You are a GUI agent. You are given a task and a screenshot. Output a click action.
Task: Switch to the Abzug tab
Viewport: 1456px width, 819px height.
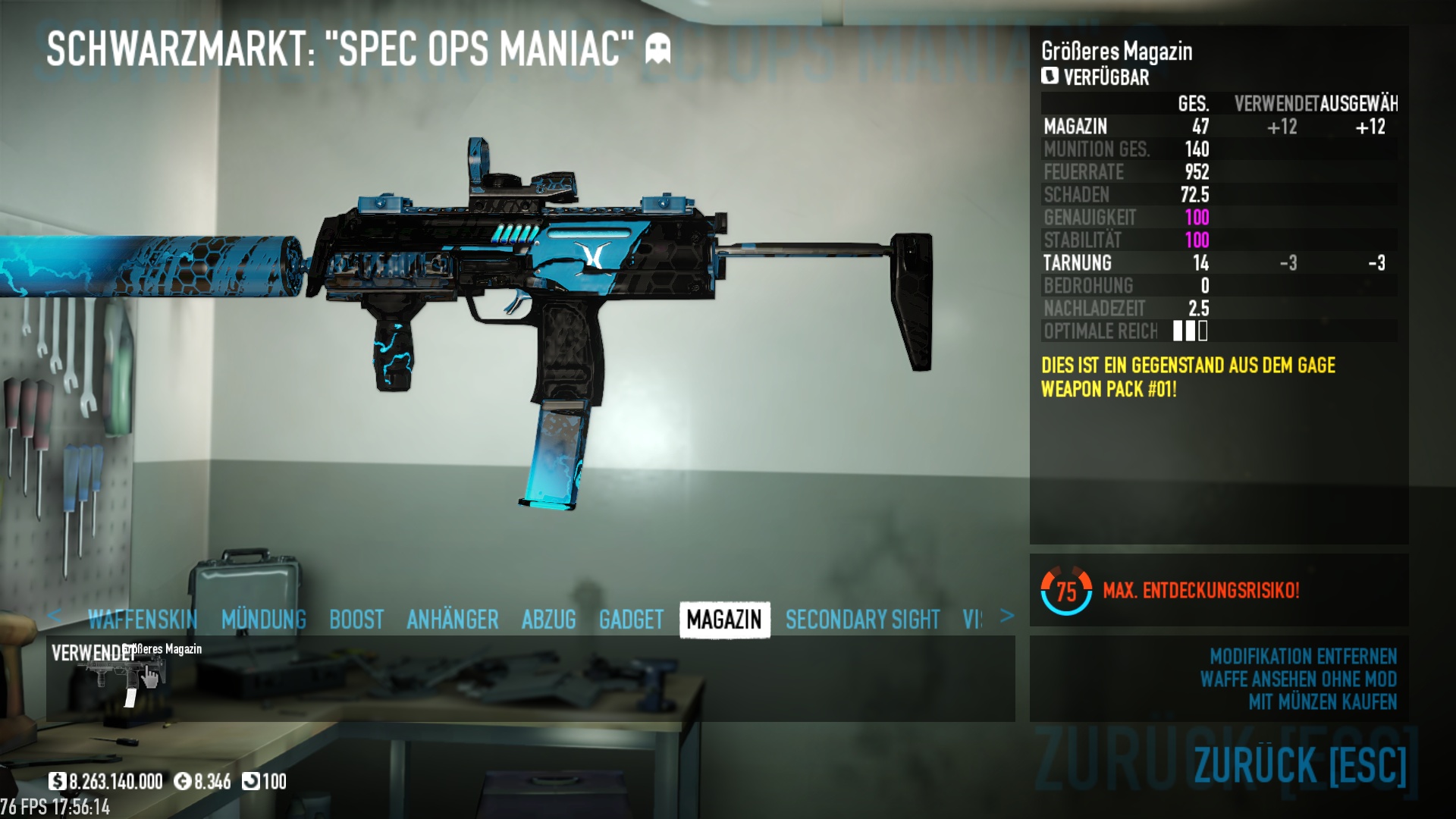pyautogui.click(x=549, y=620)
